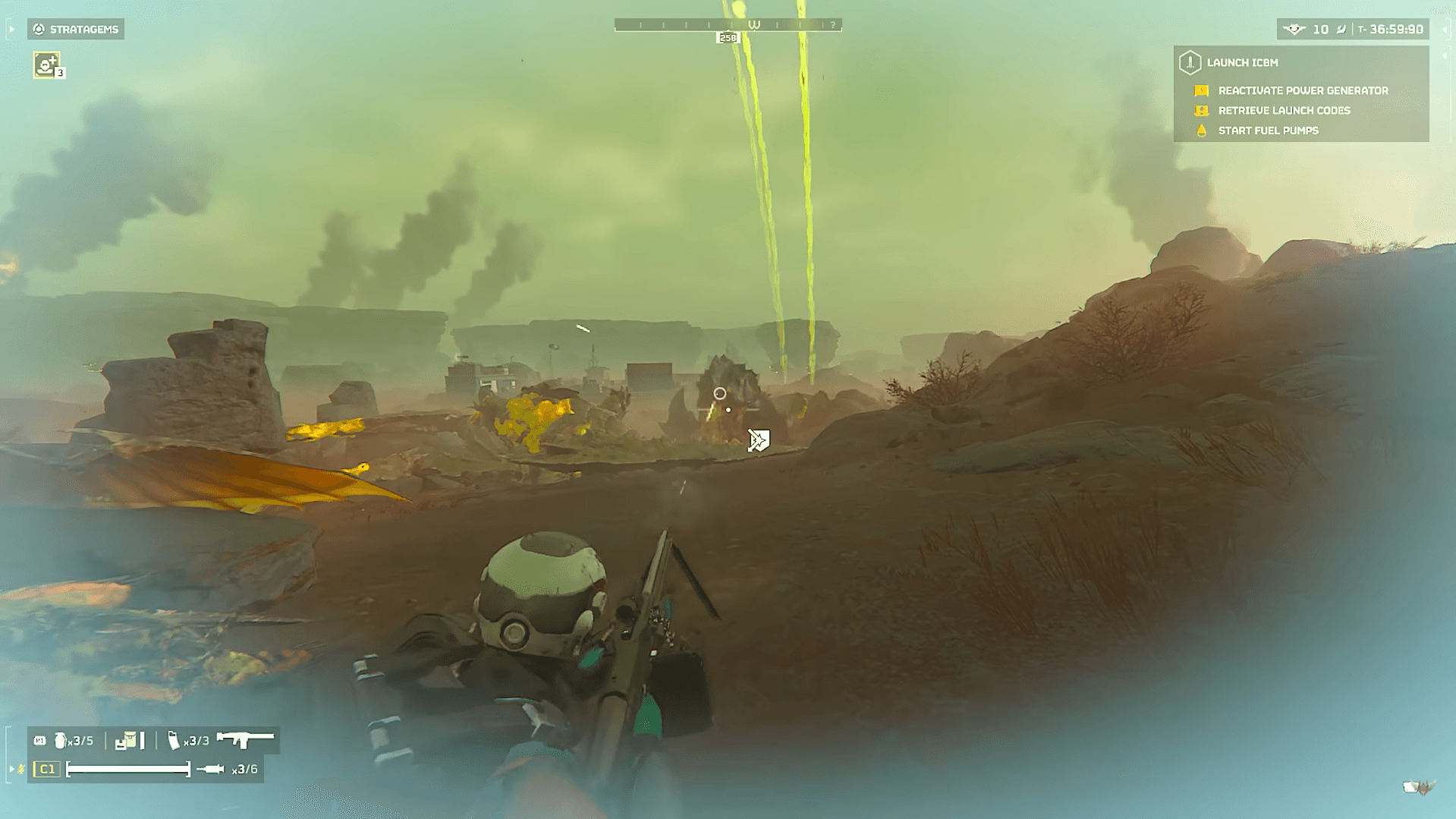Select the grenade icon
This screenshot has width=1456, height=819.
[61, 740]
